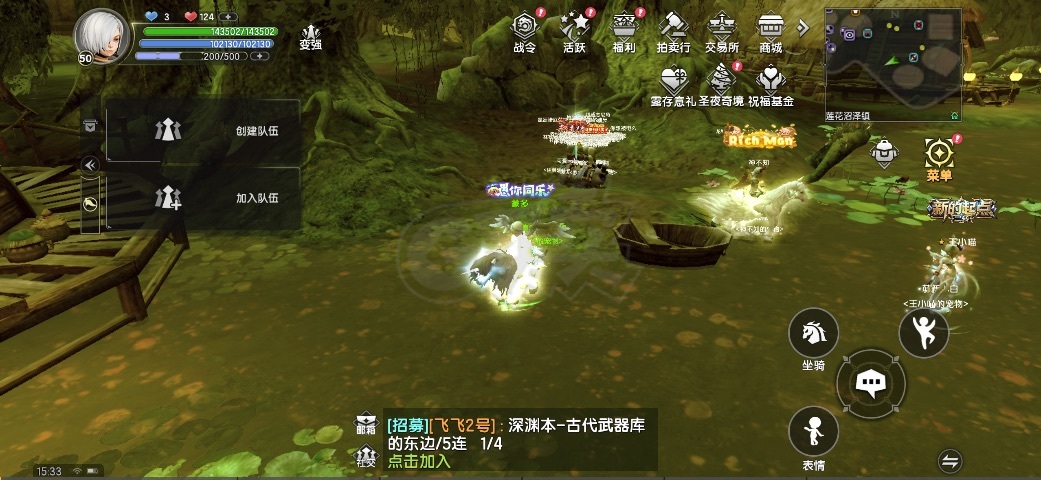
Task: Open the backpack bag icon
Action: pos(883,153)
